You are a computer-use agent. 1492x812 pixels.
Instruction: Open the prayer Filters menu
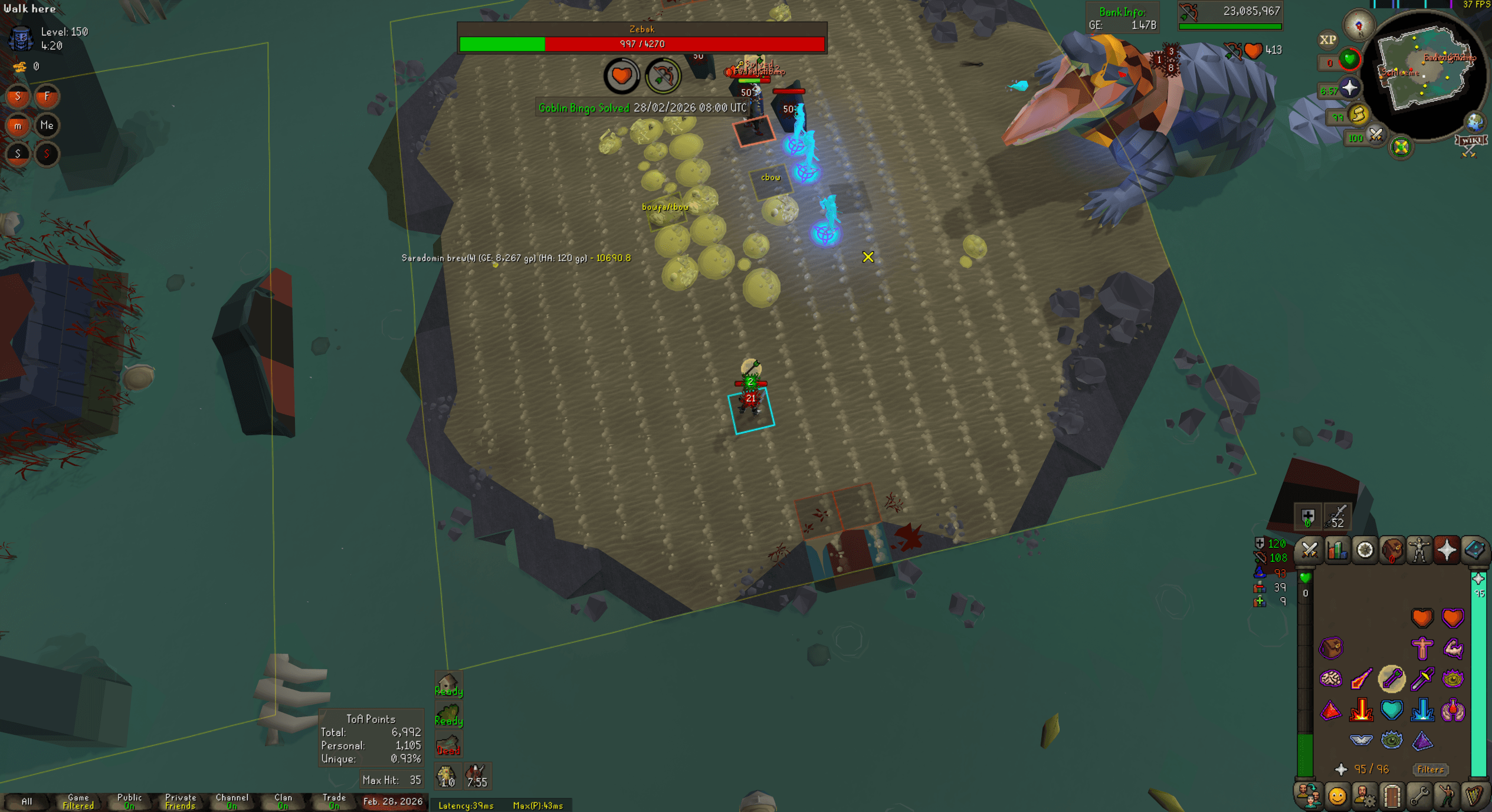[1430, 770]
